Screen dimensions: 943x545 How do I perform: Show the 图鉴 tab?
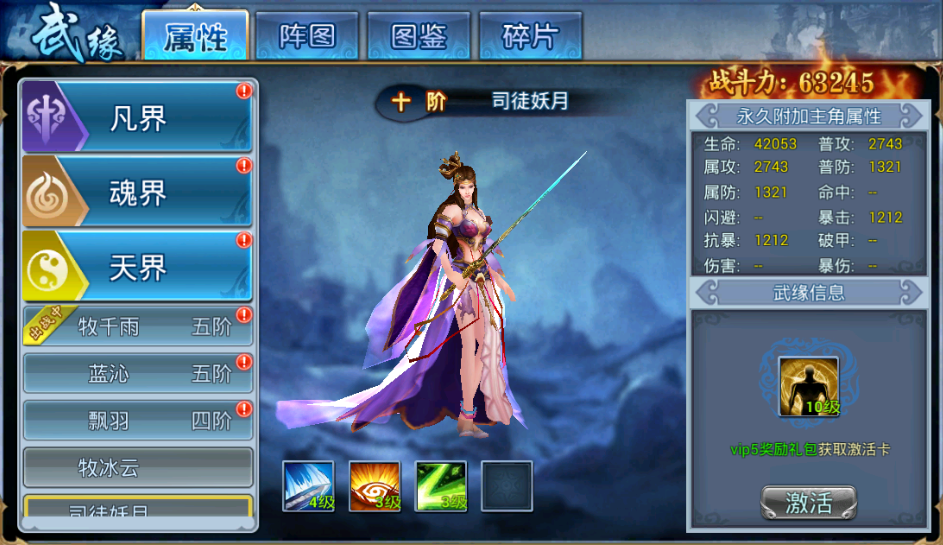(x=418, y=37)
